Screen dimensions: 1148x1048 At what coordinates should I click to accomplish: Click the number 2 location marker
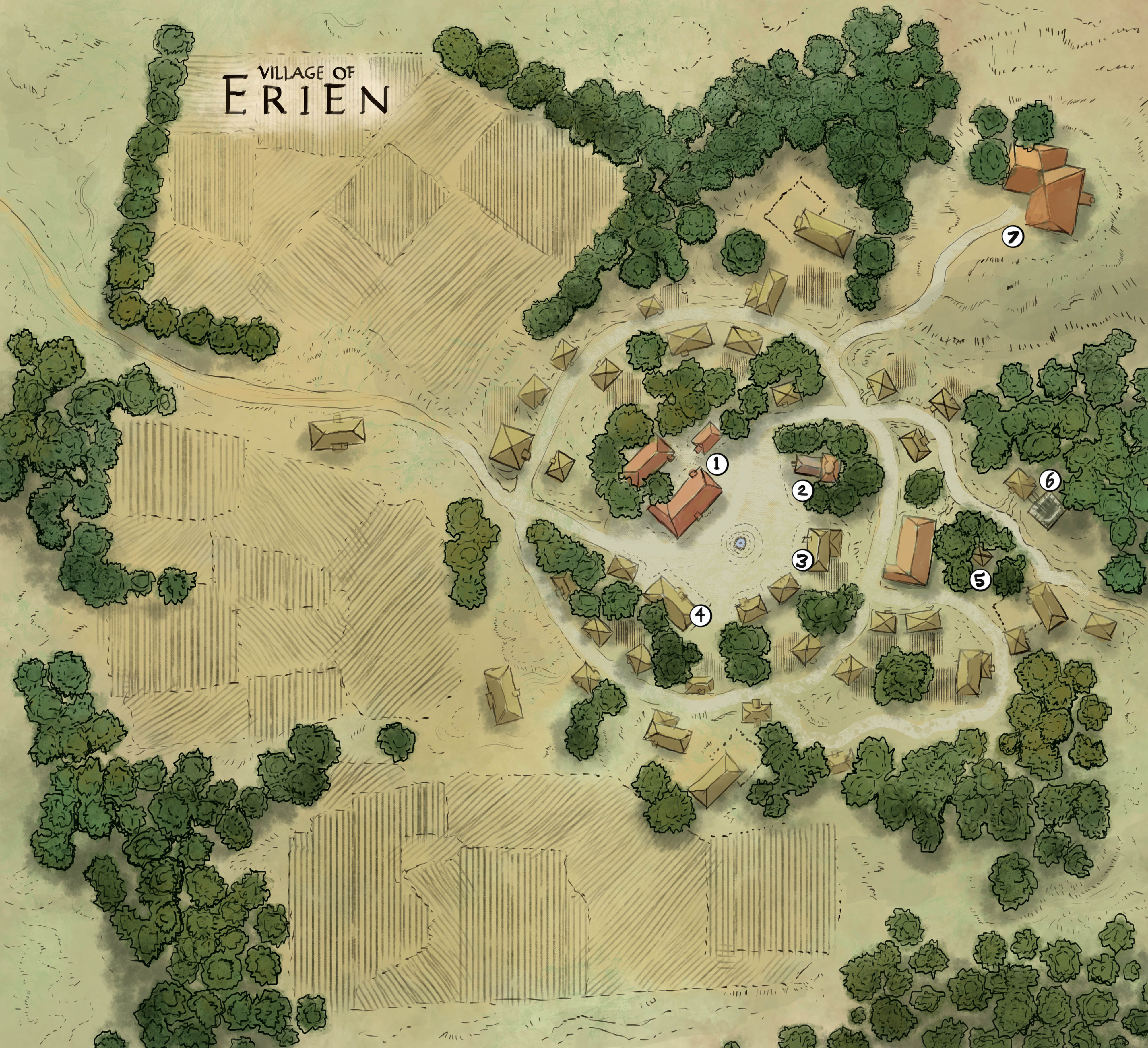pos(803,490)
